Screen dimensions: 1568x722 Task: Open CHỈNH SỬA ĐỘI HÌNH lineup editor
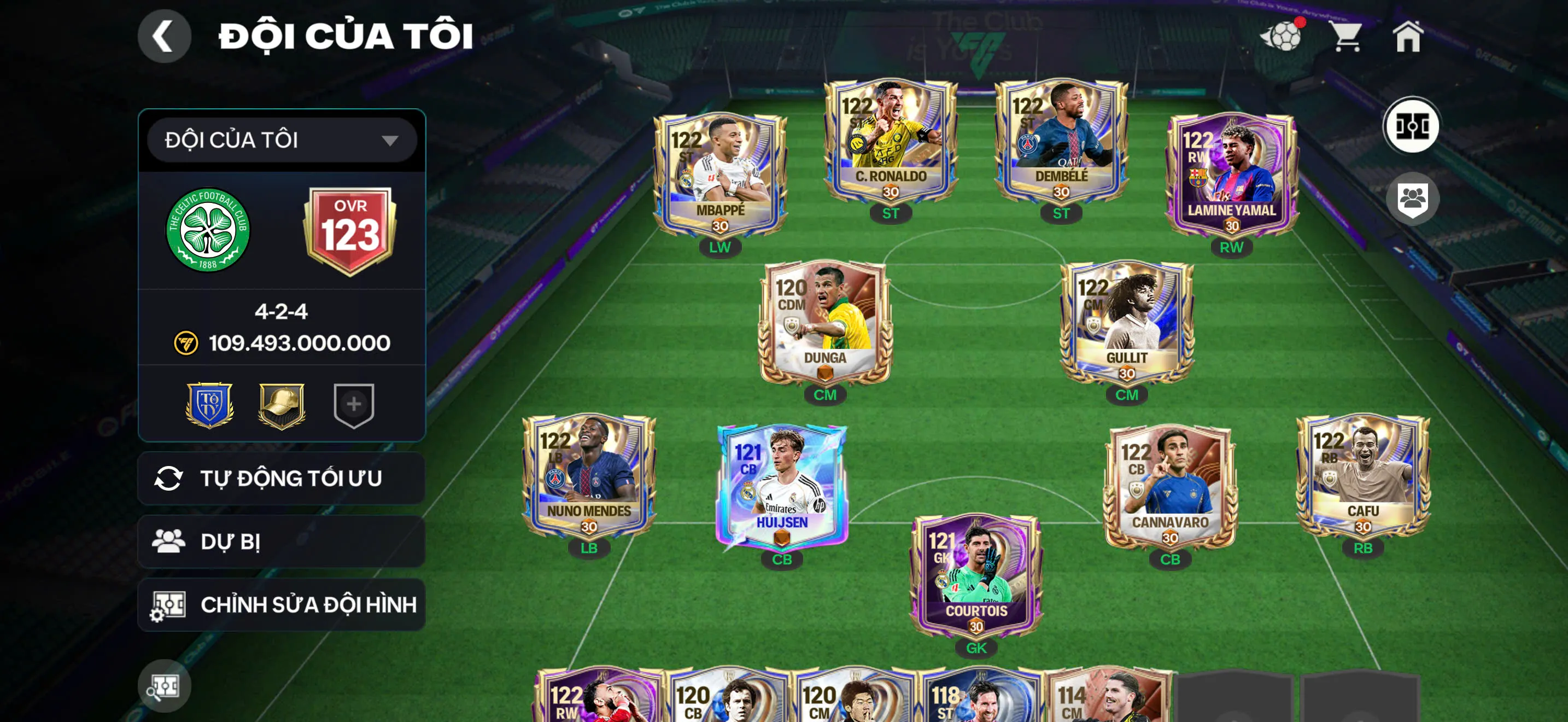[280, 605]
